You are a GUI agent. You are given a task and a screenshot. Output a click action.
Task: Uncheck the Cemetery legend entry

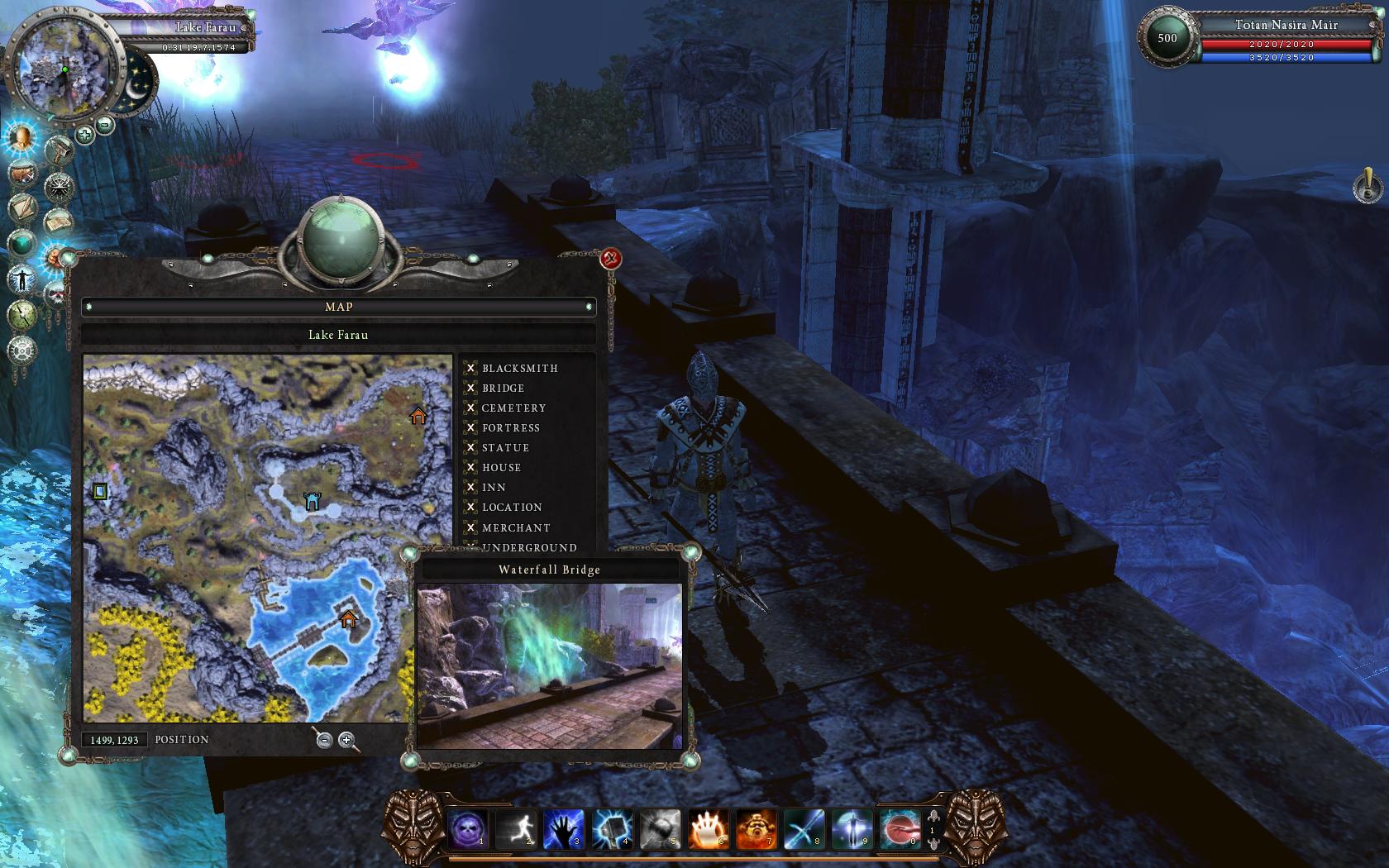pyautogui.click(x=470, y=408)
